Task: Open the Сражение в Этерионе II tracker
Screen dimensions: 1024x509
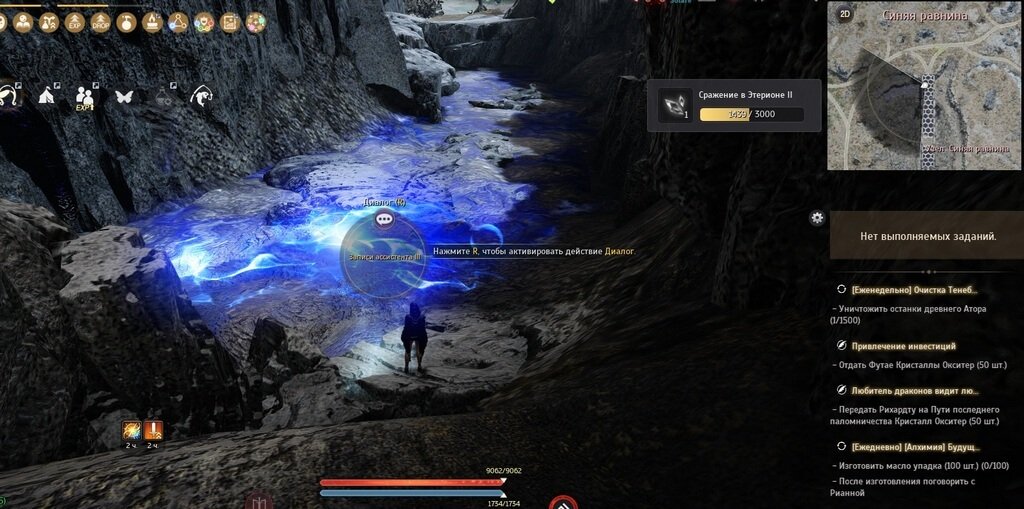Action: (x=739, y=106)
